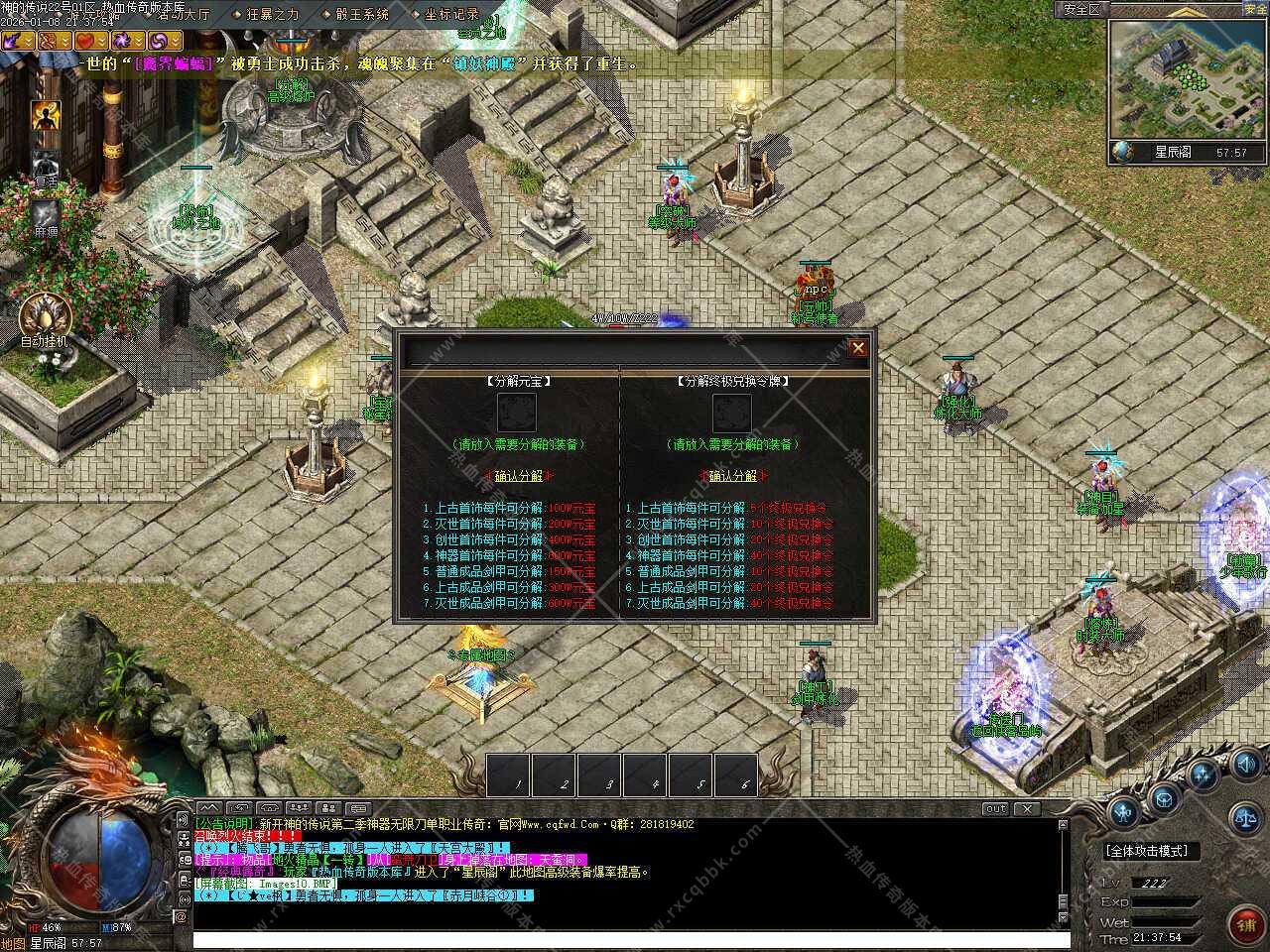Switch the 全体攻击模式 attack mode
Image resolution: width=1270 pixels, height=952 pixels.
pos(1146,851)
